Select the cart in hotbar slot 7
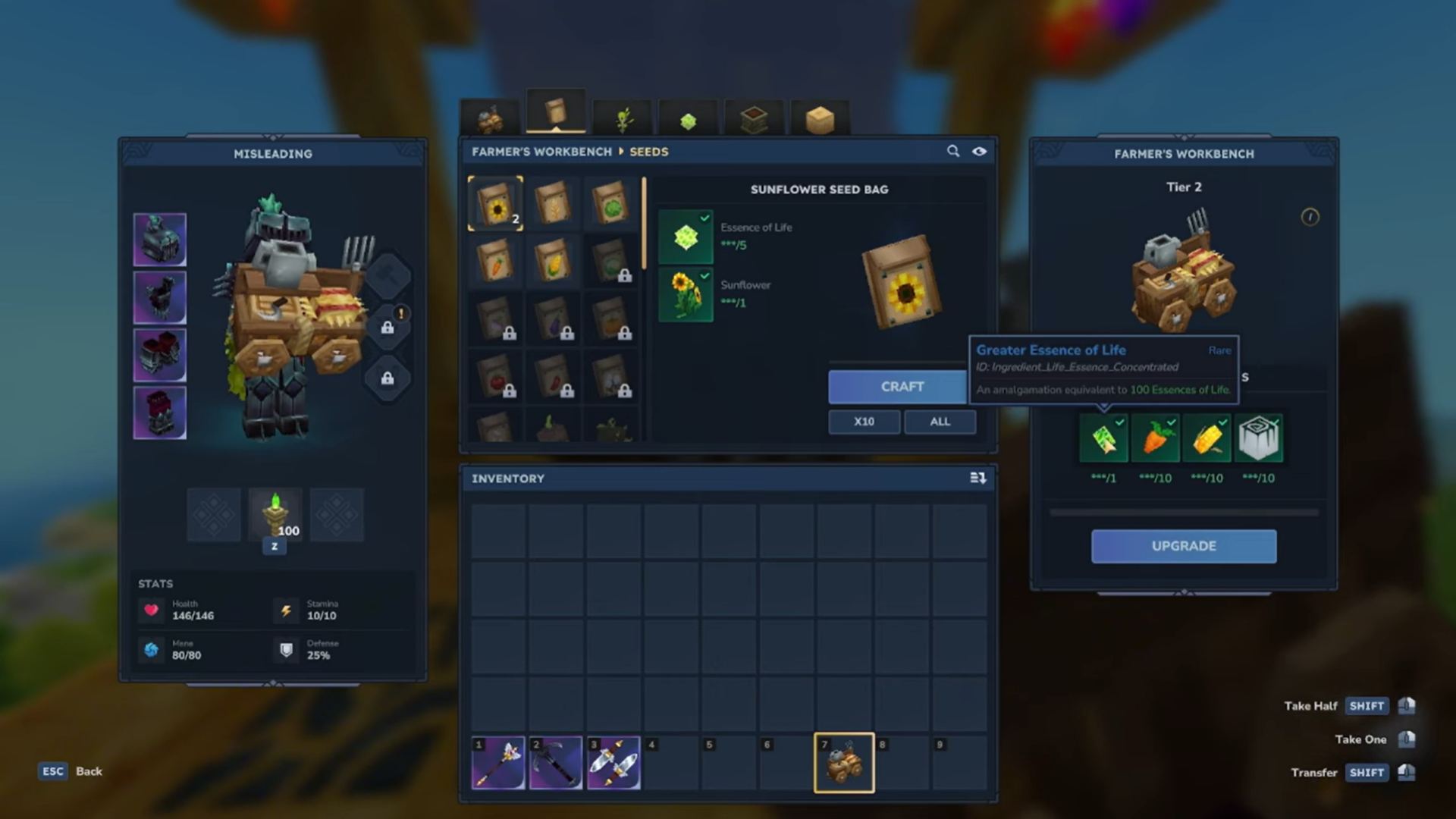This screenshot has height=819, width=1456. pos(843,762)
